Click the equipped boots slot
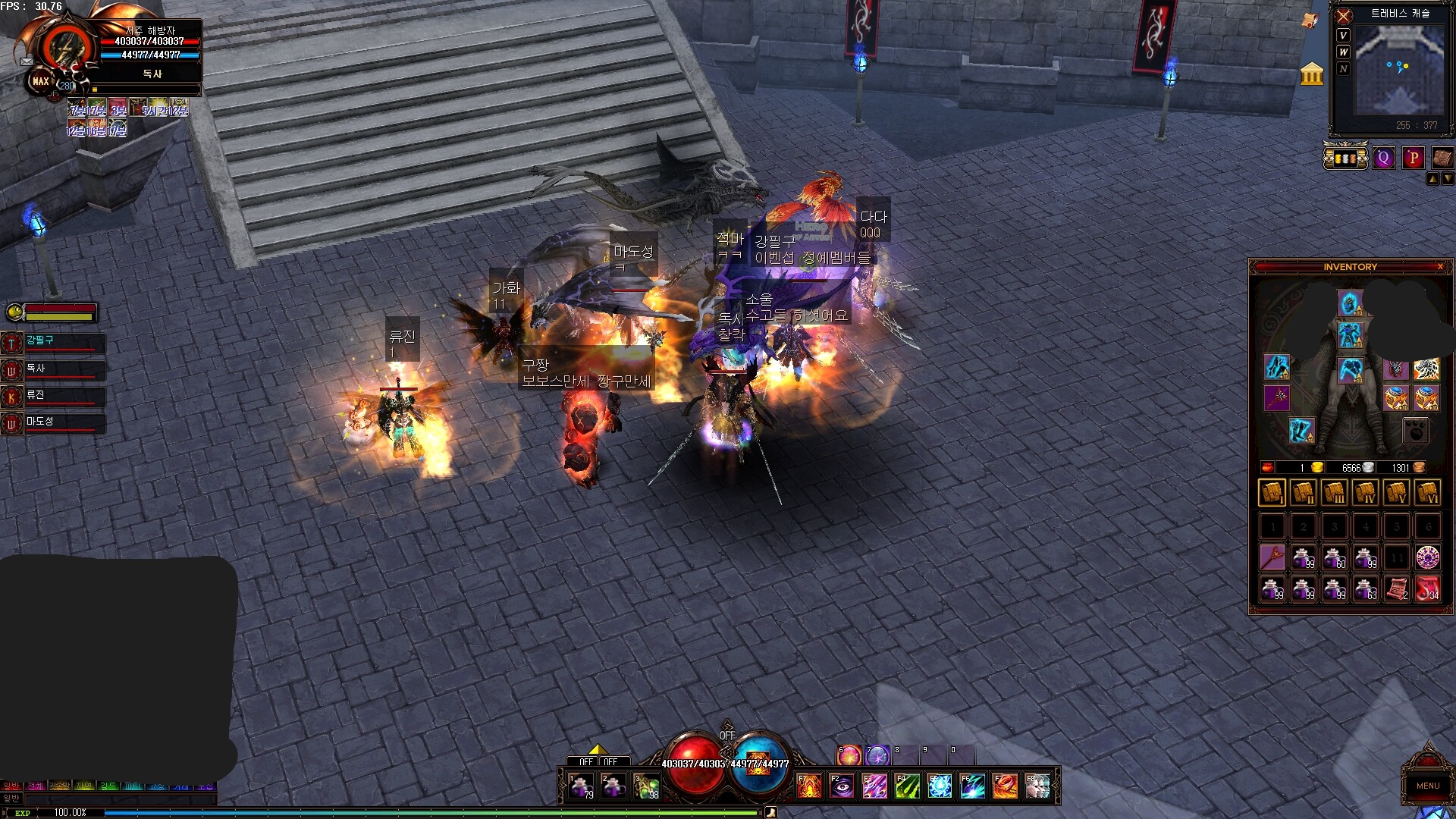 (x=1301, y=430)
